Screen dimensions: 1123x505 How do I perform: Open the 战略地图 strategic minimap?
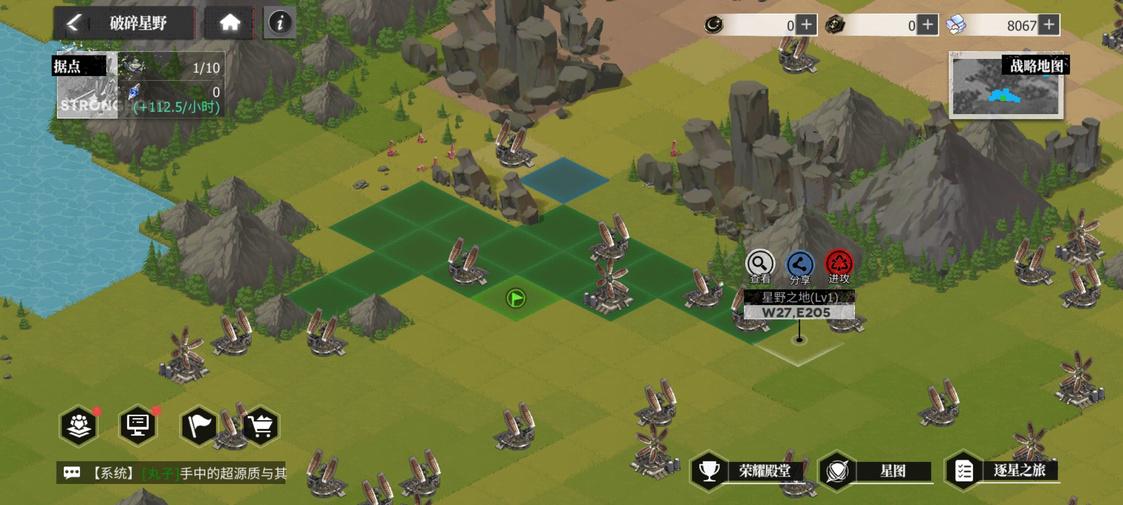coord(1006,86)
